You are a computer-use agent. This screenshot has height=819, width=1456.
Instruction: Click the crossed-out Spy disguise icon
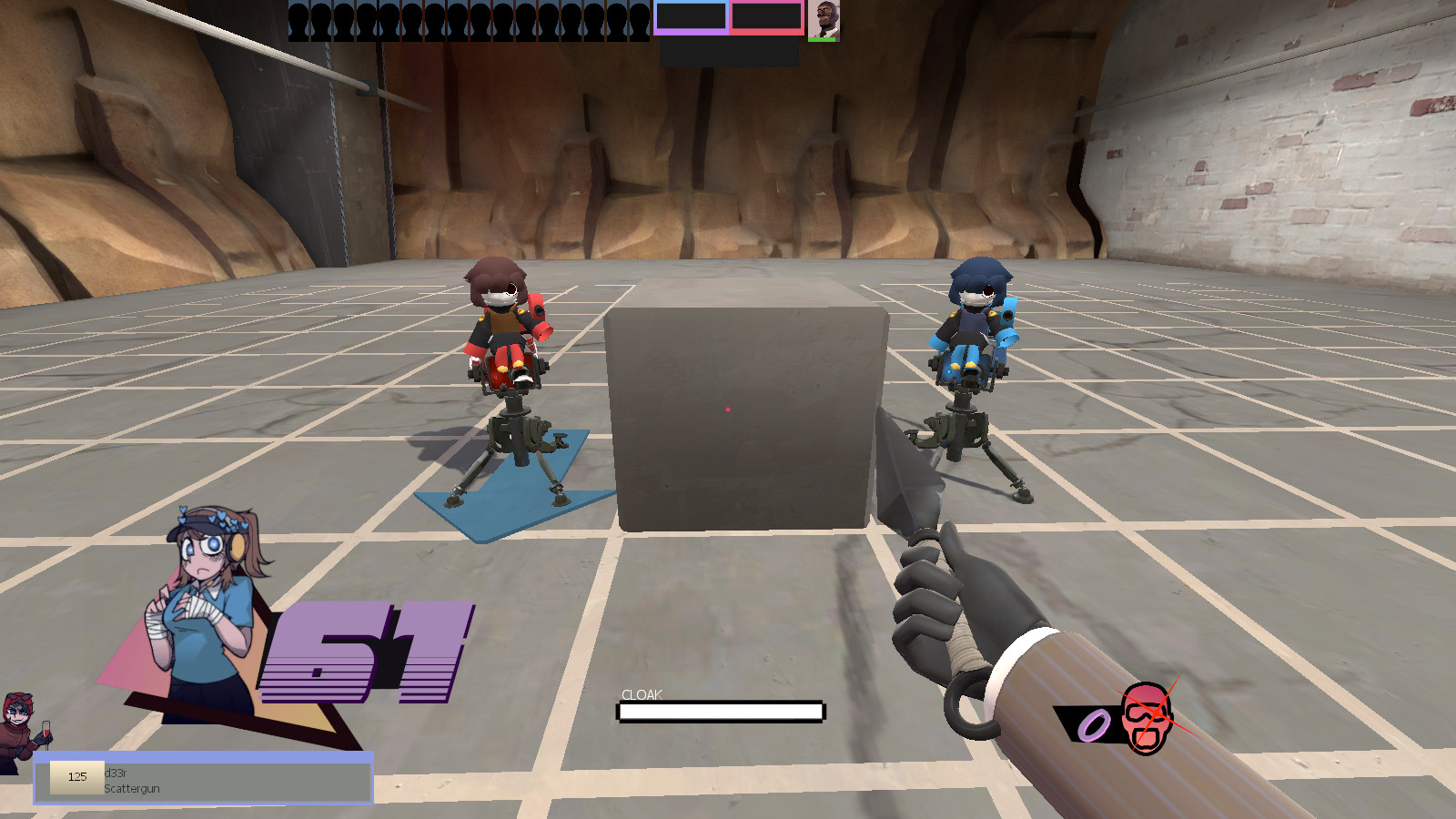1145,719
